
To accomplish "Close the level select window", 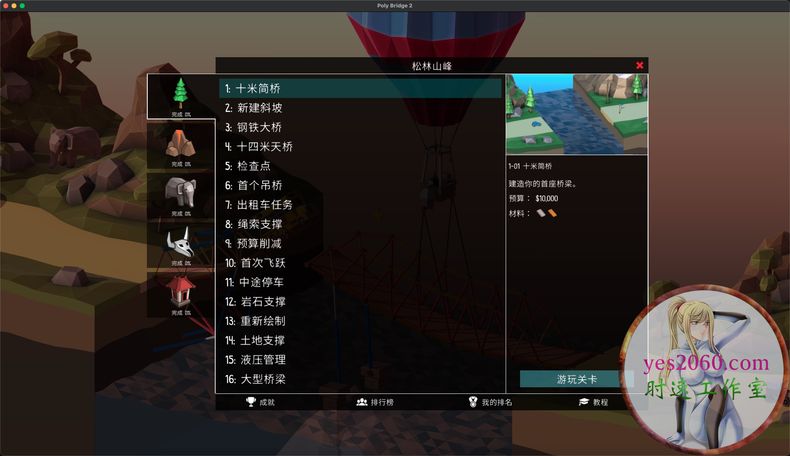I will (640, 66).
